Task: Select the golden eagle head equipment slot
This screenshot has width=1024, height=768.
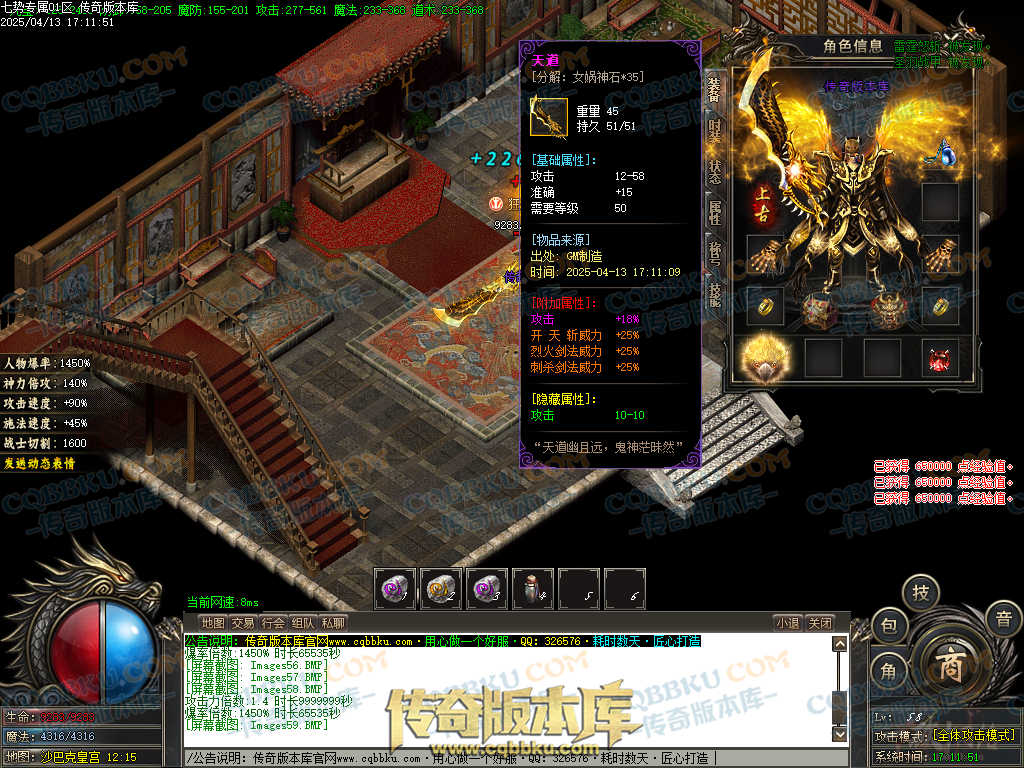Action: [x=764, y=358]
